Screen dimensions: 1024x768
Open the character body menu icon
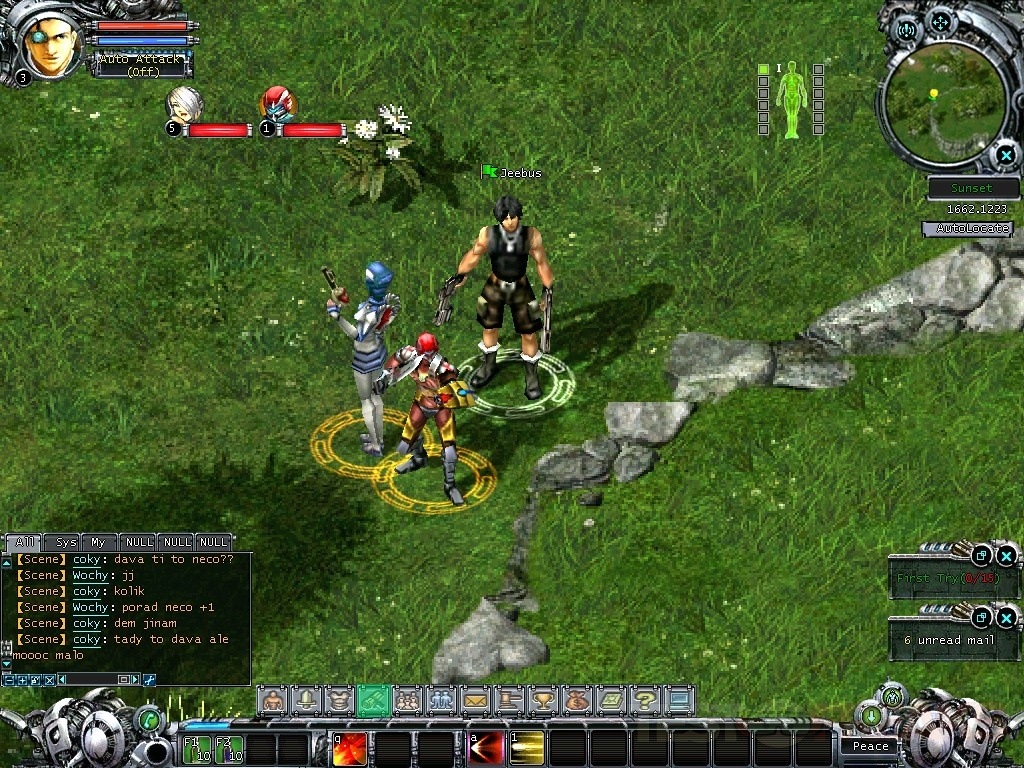click(x=272, y=700)
